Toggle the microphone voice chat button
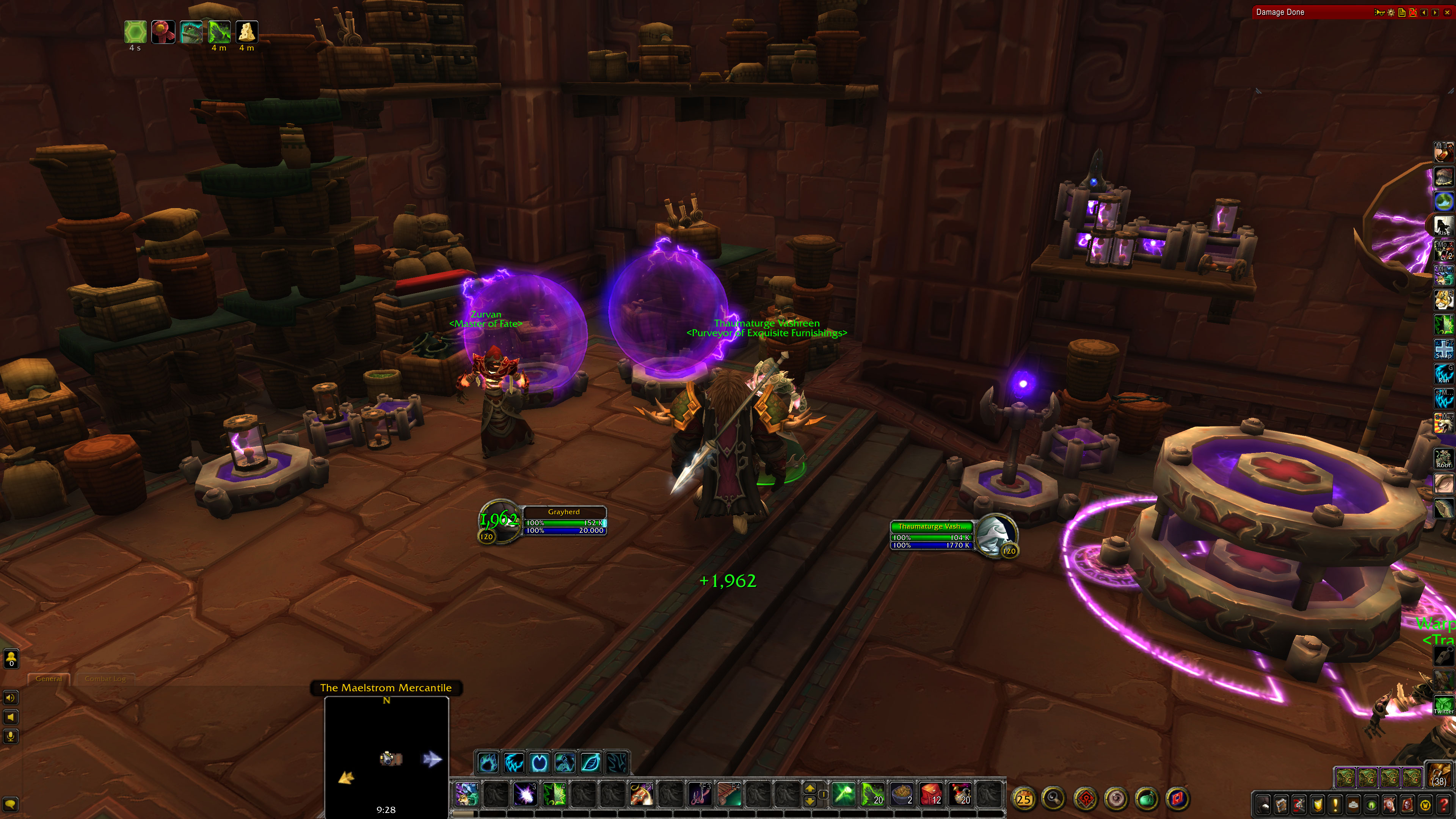This screenshot has width=1456, height=819. click(11, 736)
